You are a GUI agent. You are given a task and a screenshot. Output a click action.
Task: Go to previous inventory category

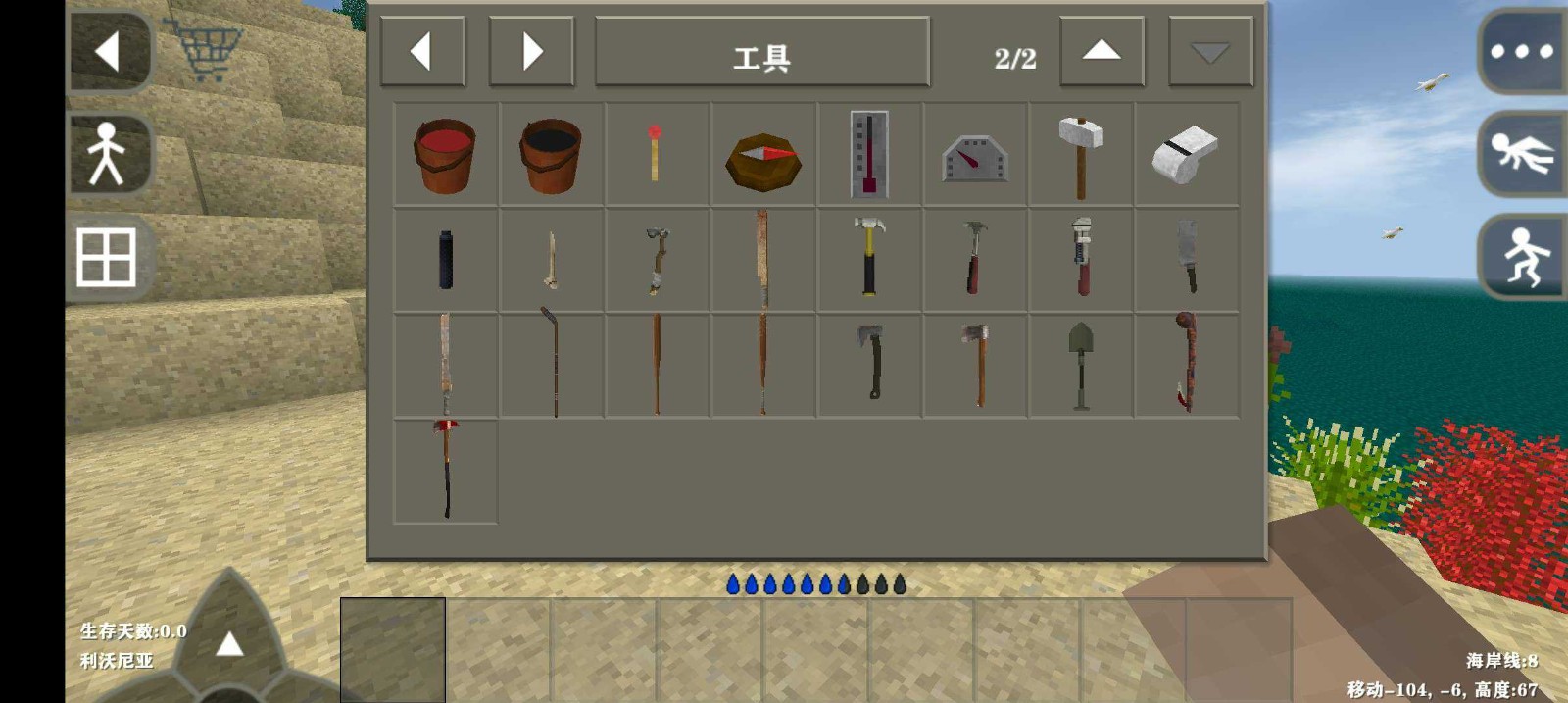pyautogui.click(x=422, y=51)
